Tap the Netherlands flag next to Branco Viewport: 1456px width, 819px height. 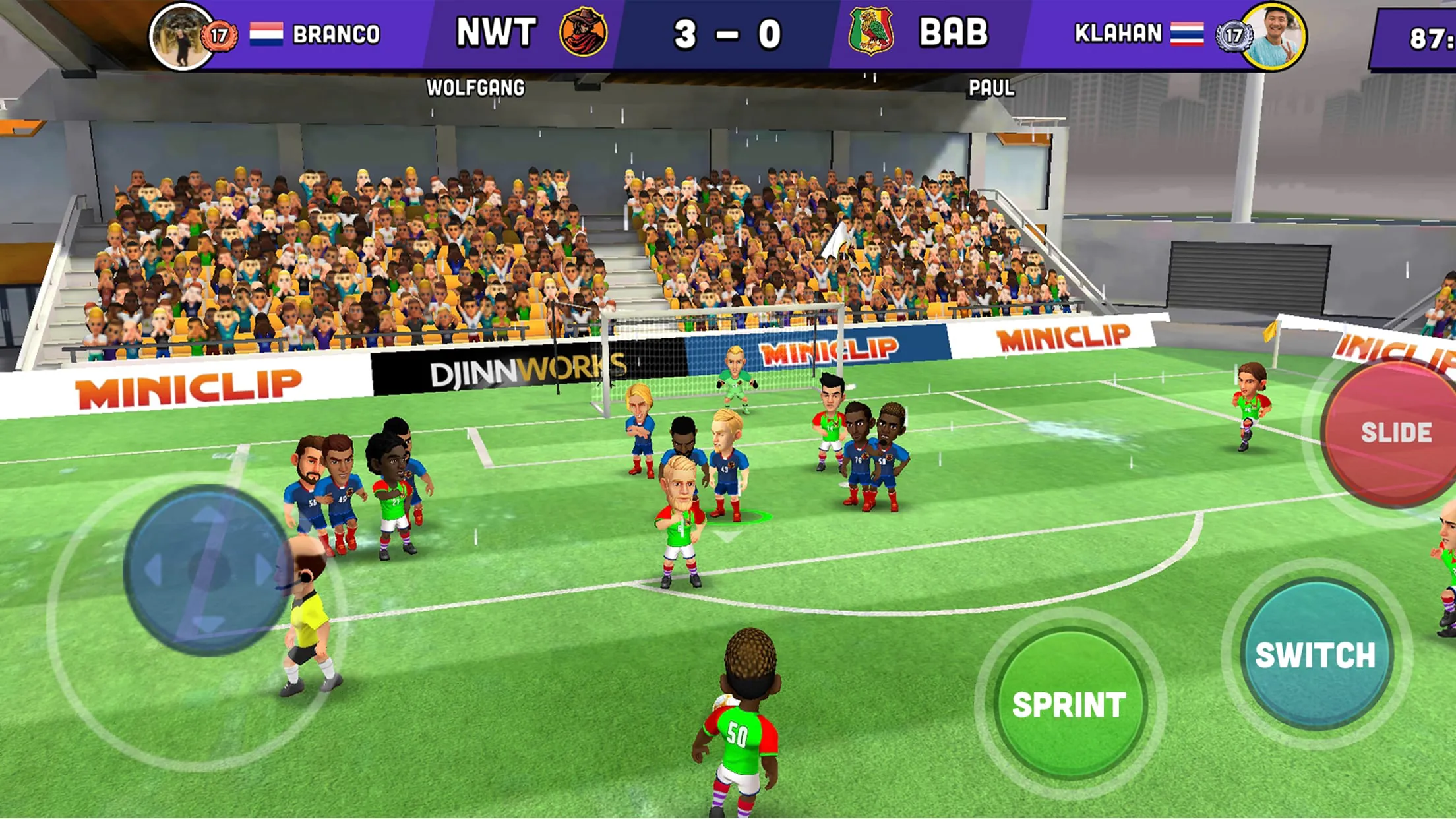point(268,33)
